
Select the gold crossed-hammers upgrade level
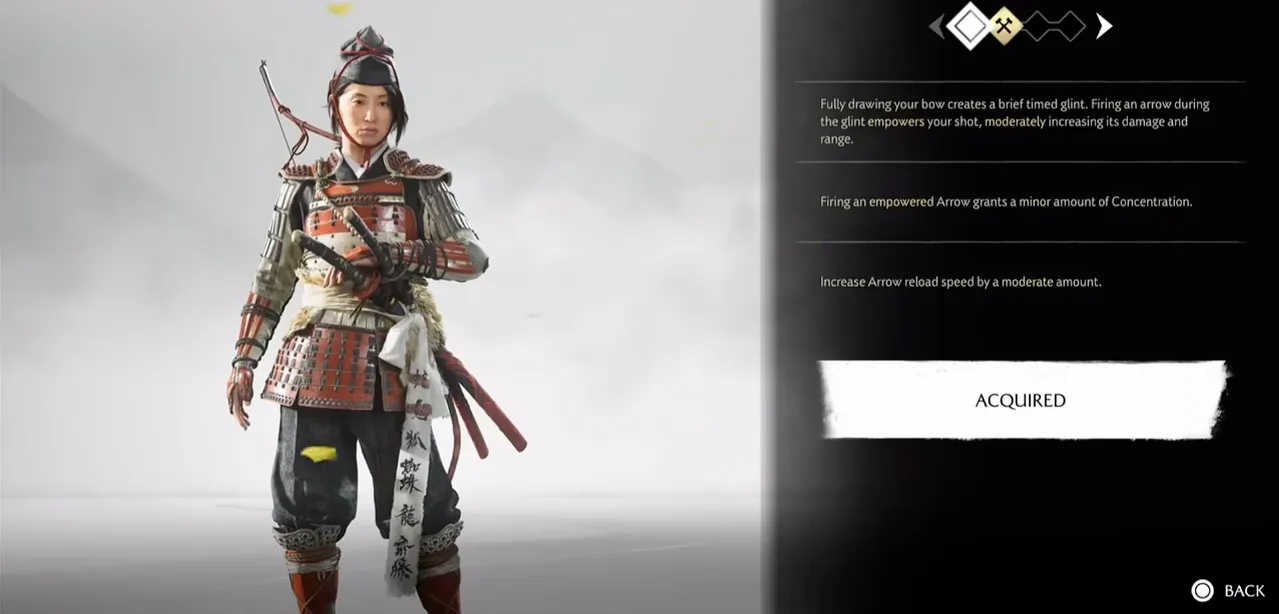[1005, 26]
